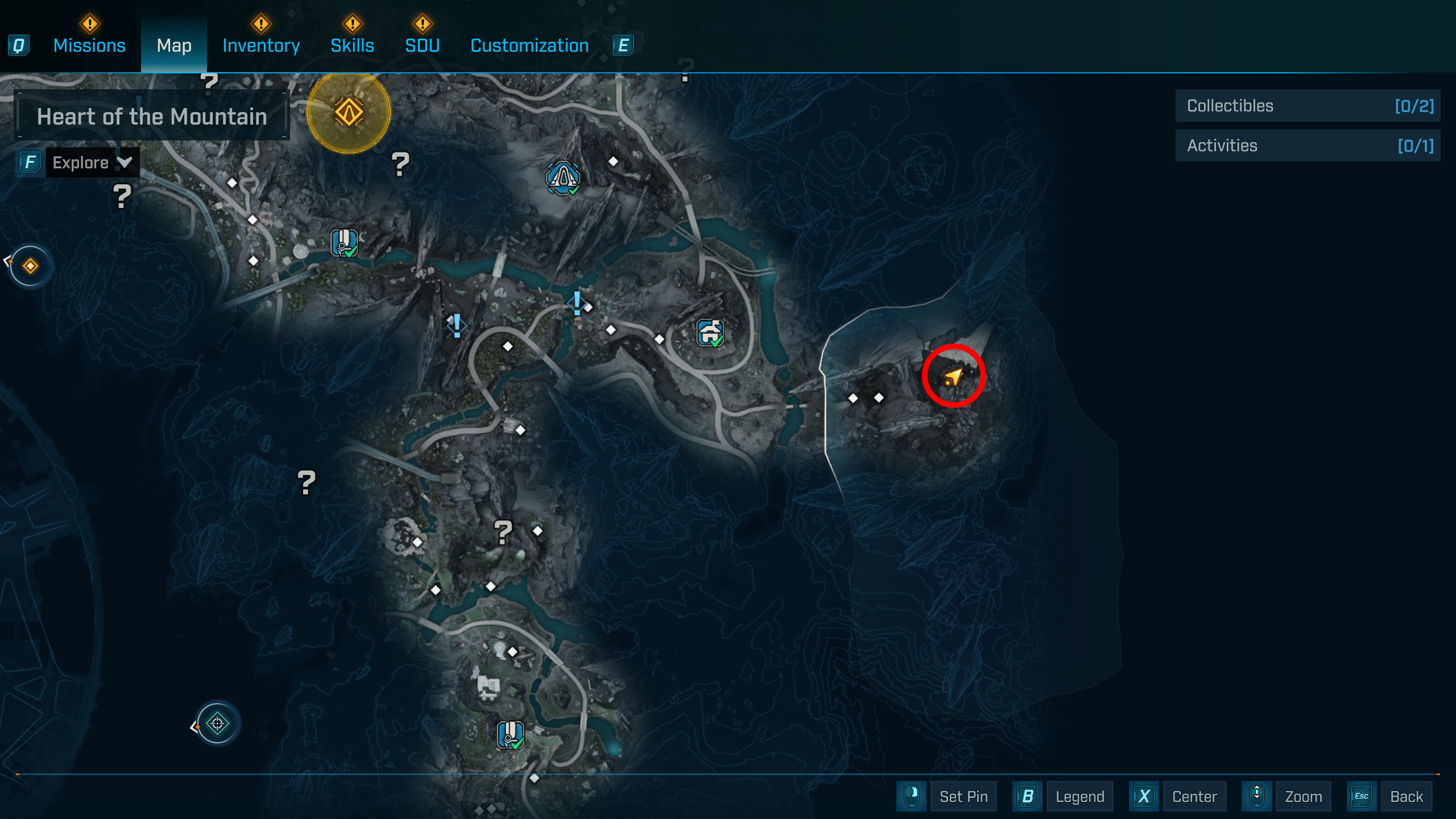Go to the SDU tab

point(422,45)
